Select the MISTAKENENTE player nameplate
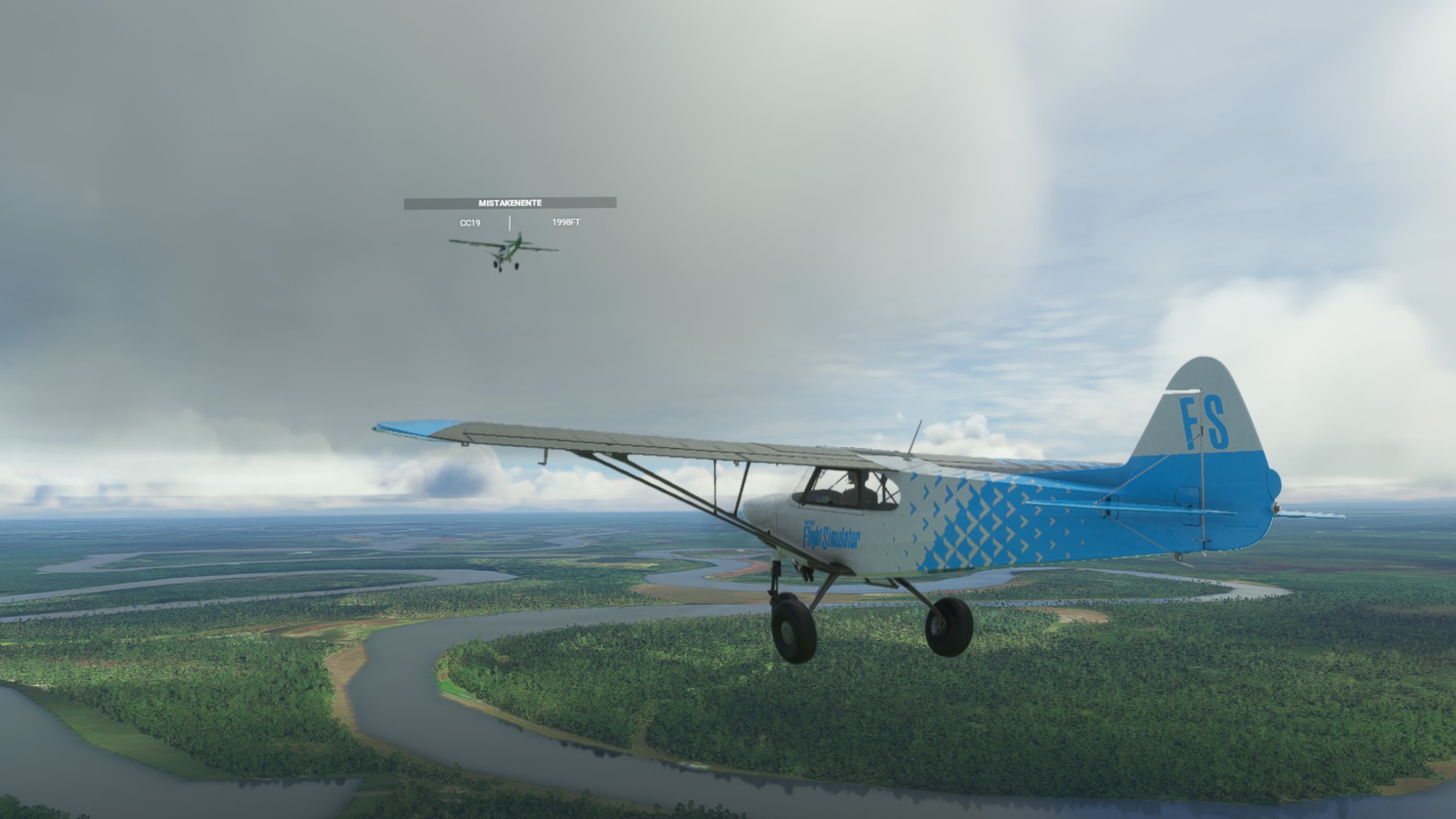Viewport: 1456px width, 819px height. point(510,203)
